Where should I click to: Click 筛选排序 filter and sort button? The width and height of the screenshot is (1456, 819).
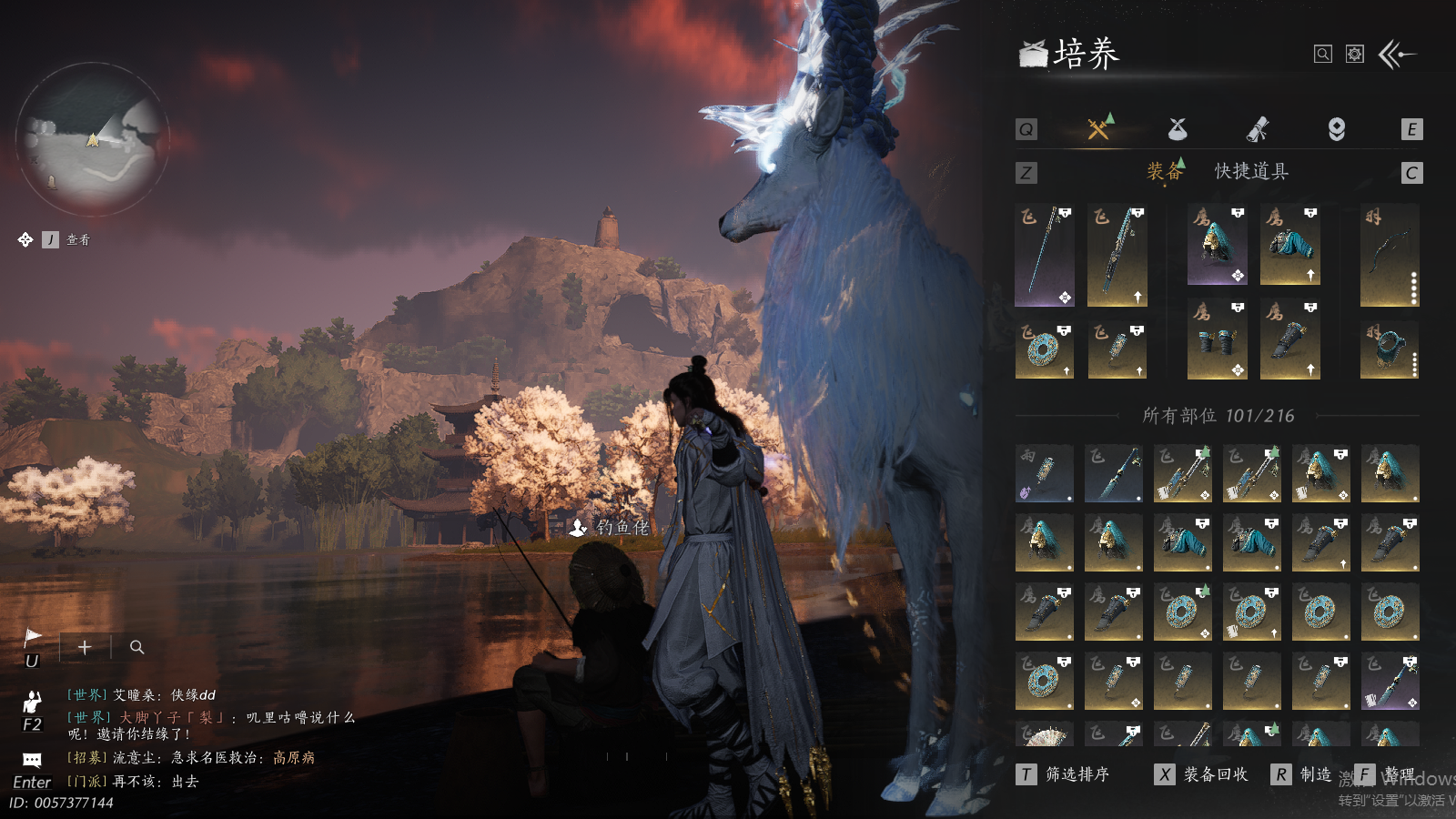(x=1063, y=774)
